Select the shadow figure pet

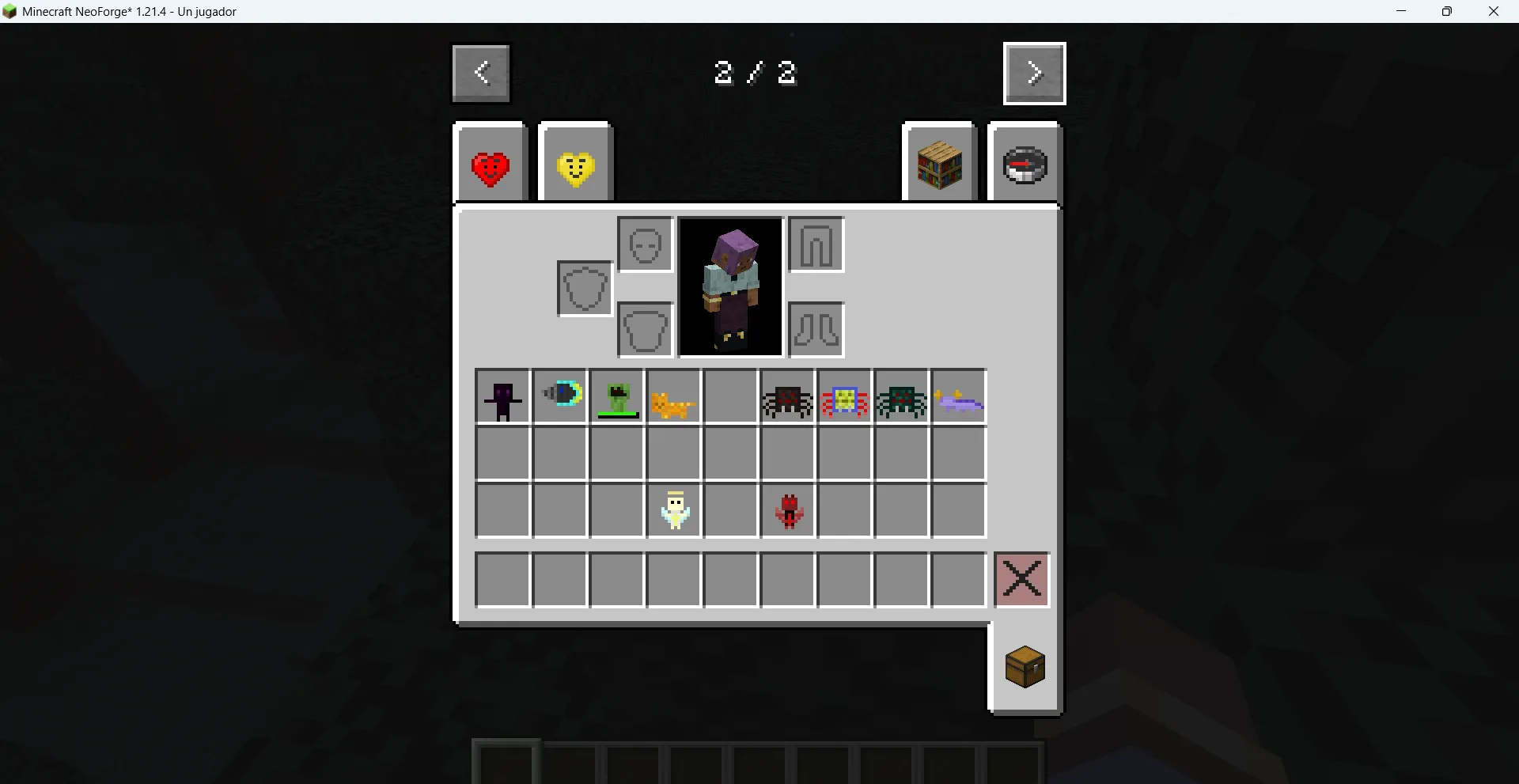pyautogui.click(x=502, y=397)
